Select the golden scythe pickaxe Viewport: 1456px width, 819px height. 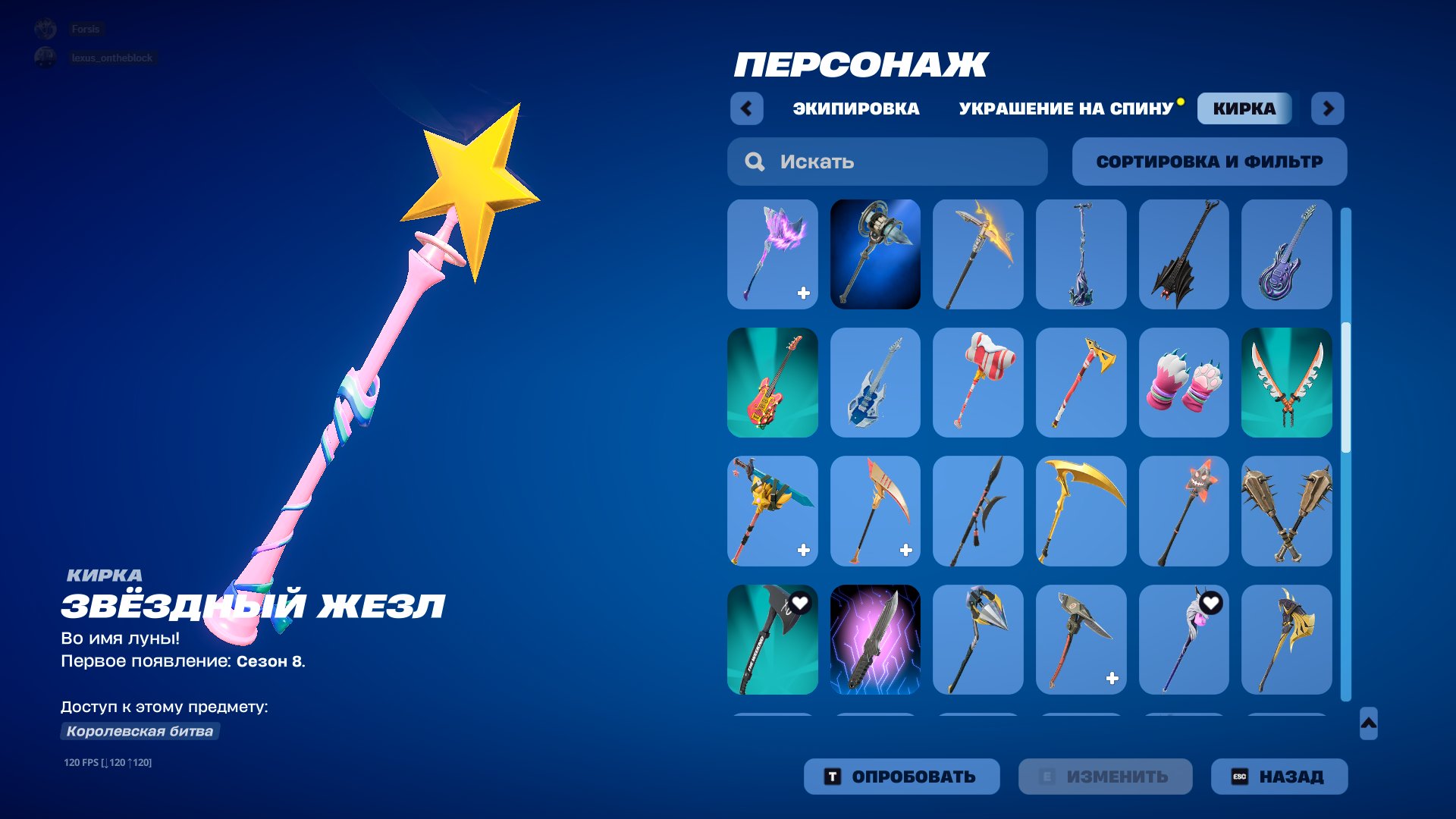[x=1081, y=512]
